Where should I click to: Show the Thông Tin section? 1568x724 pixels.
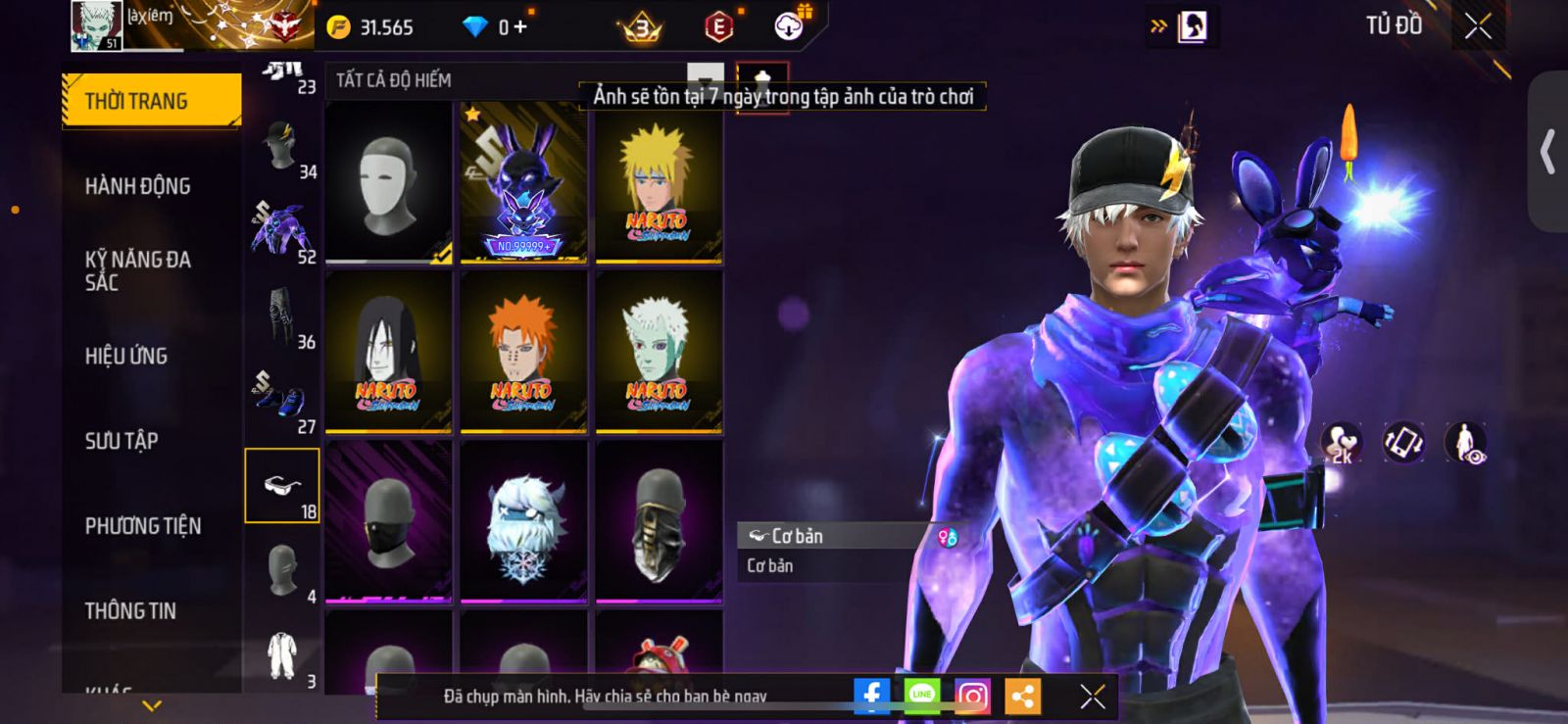tap(131, 611)
